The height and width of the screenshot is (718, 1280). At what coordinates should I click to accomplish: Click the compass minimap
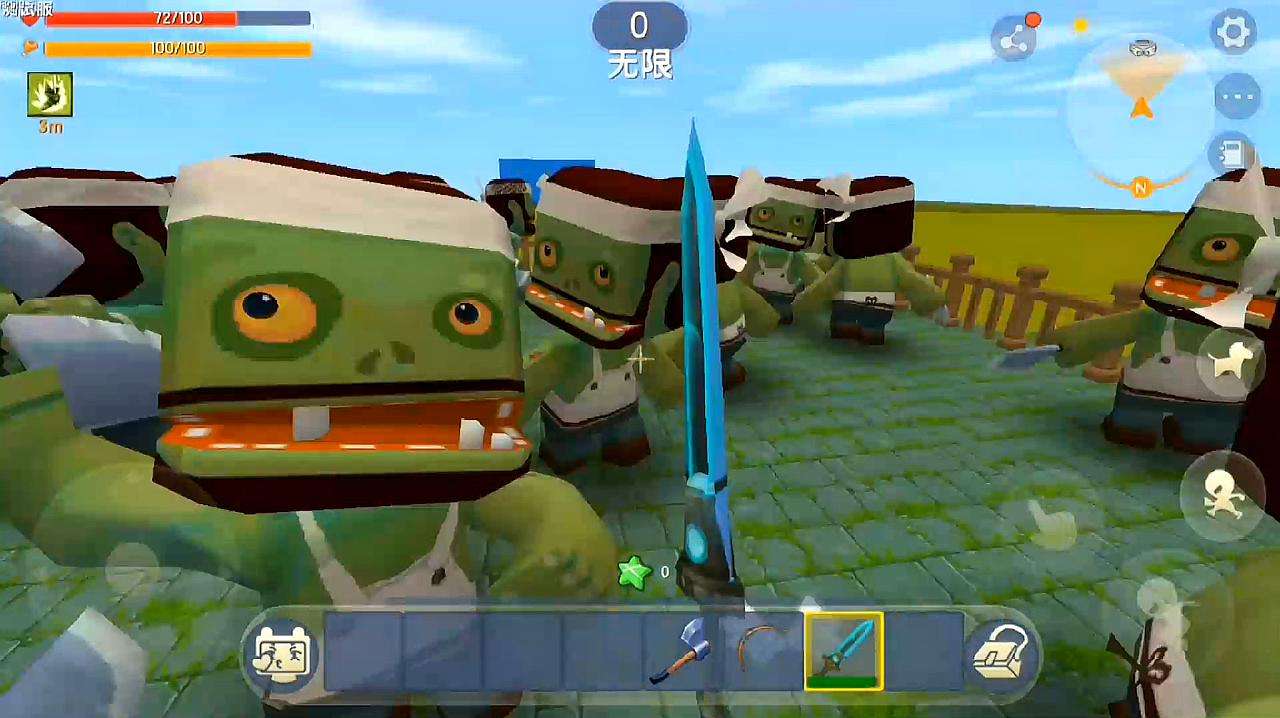click(x=1140, y=110)
